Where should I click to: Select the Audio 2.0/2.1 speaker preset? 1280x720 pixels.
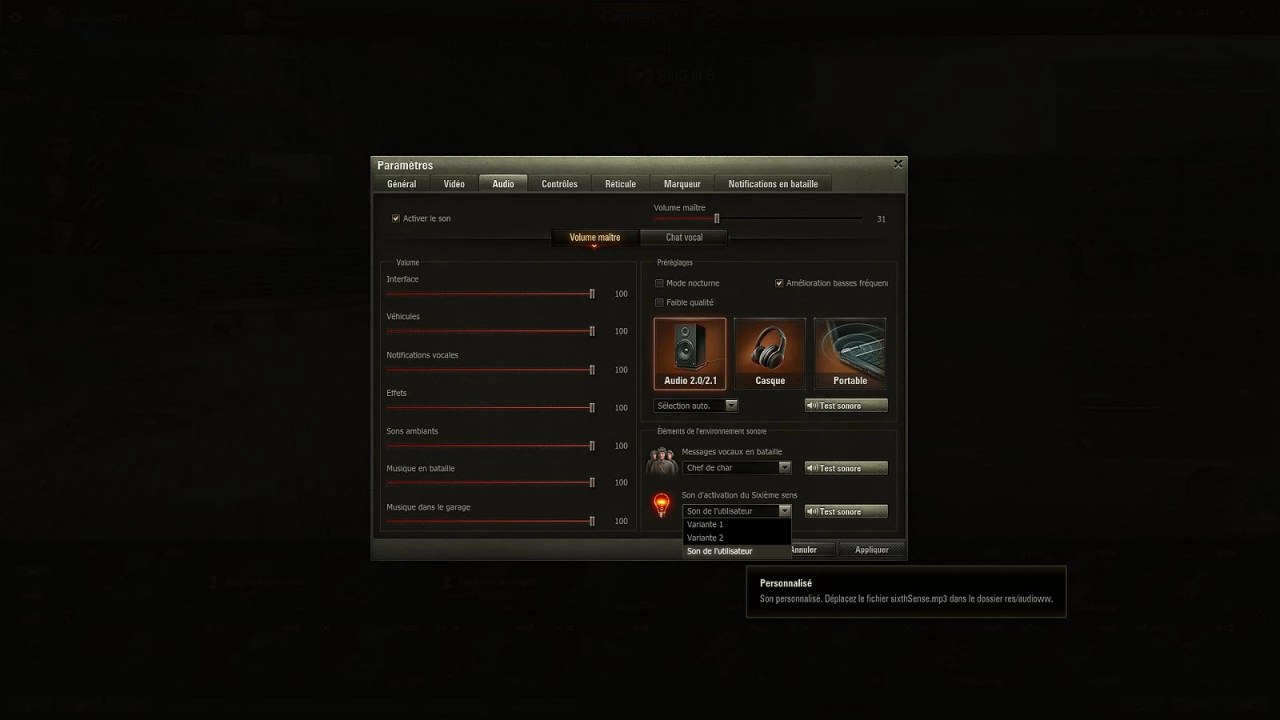[x=689, y=352]
